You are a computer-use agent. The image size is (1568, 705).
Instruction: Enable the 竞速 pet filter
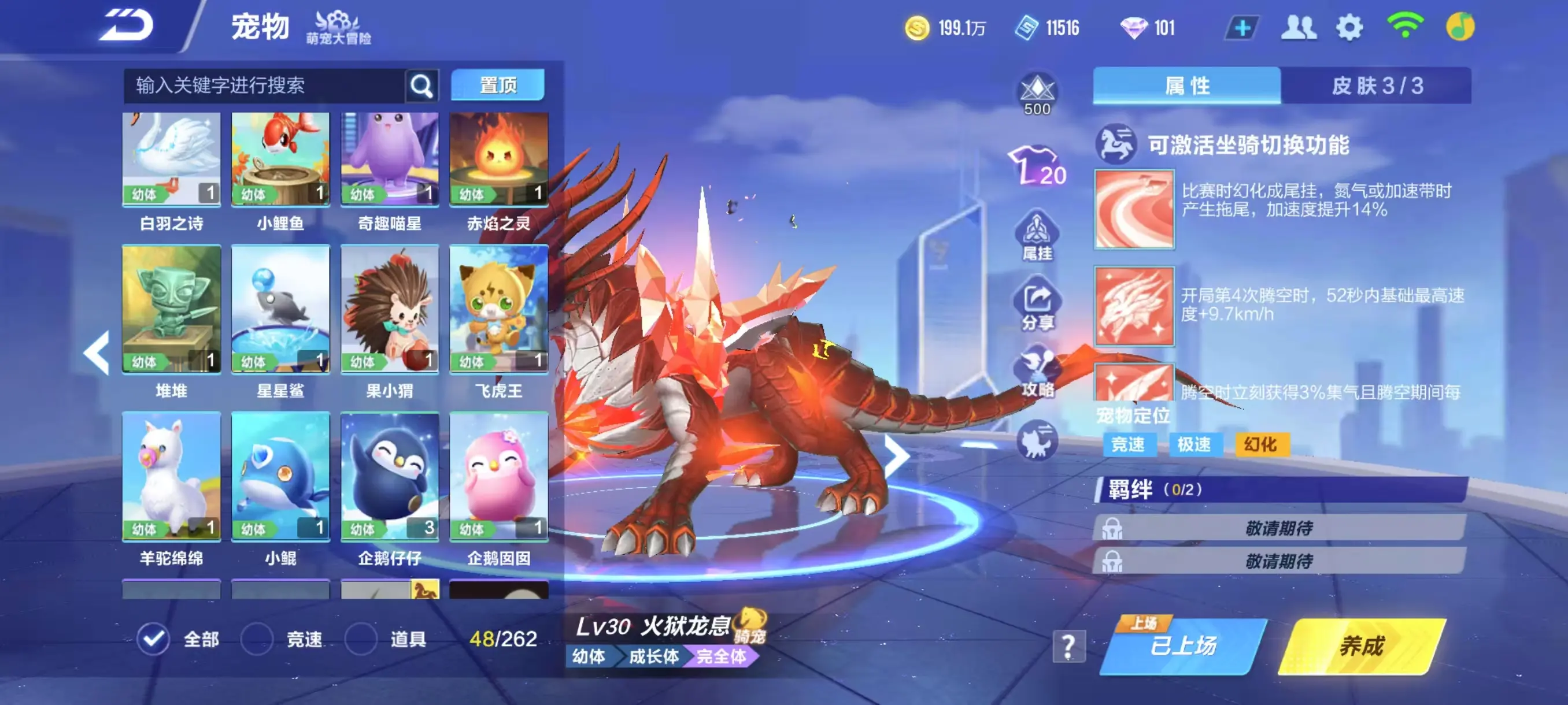257,638
